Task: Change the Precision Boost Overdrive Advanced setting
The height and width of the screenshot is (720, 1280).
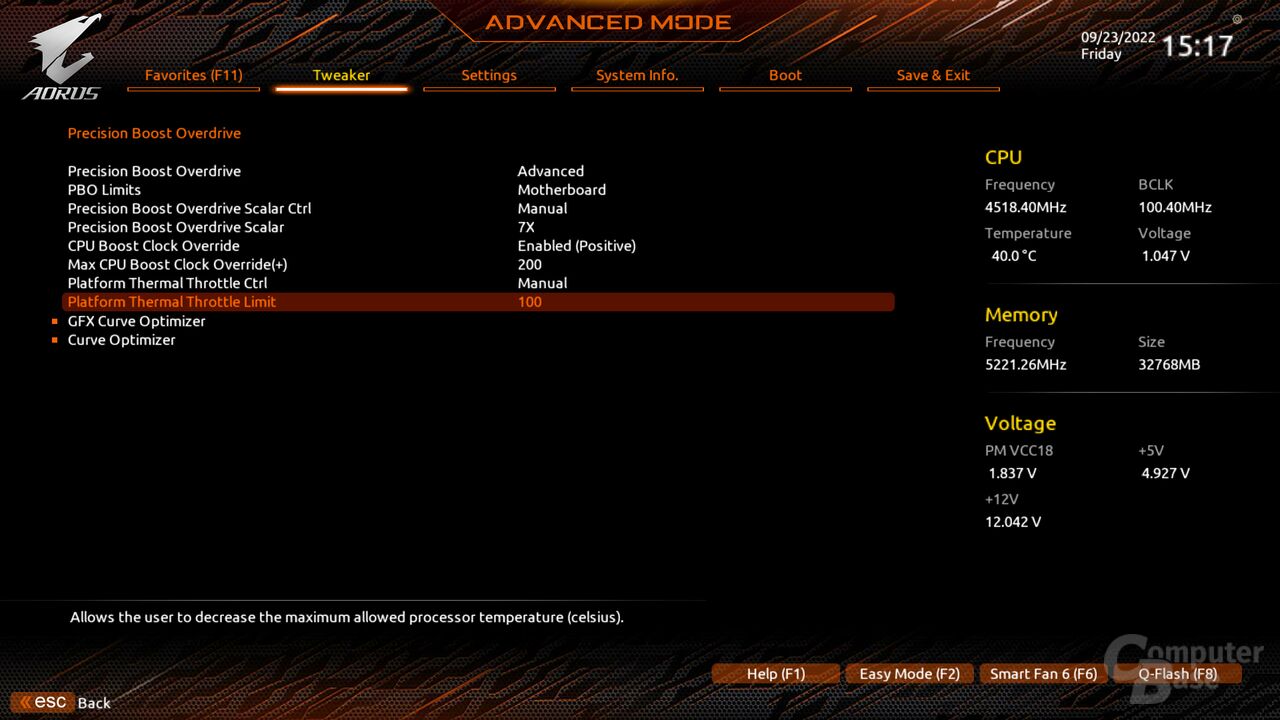Action: [550, 171]
